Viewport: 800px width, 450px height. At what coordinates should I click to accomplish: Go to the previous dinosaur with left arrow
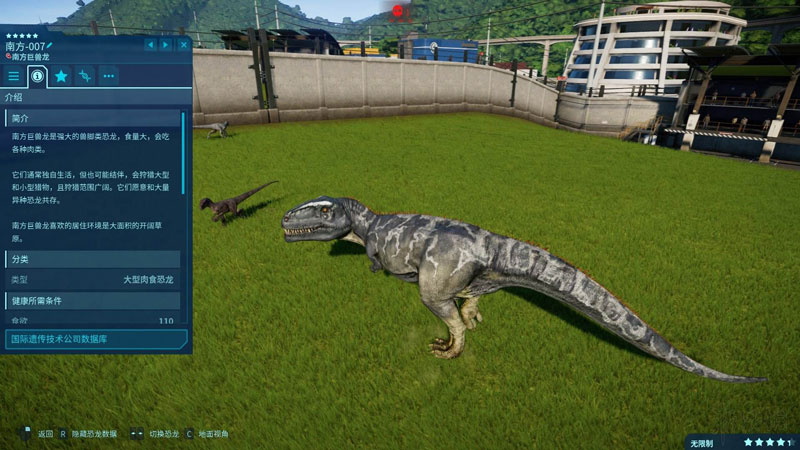[151, 45]
